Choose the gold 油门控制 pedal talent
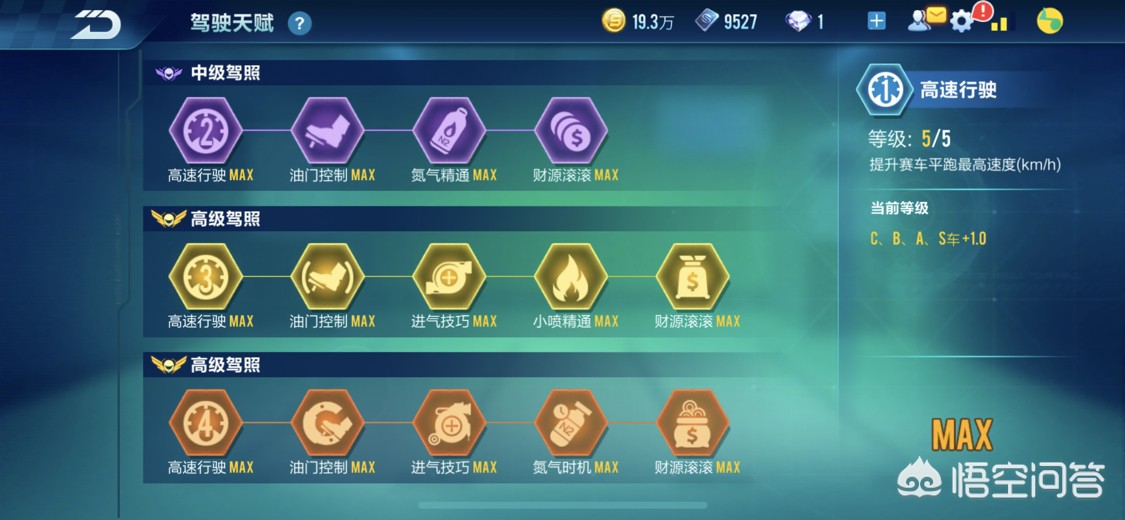This screenshot has height=520, width=1125. 327,277
